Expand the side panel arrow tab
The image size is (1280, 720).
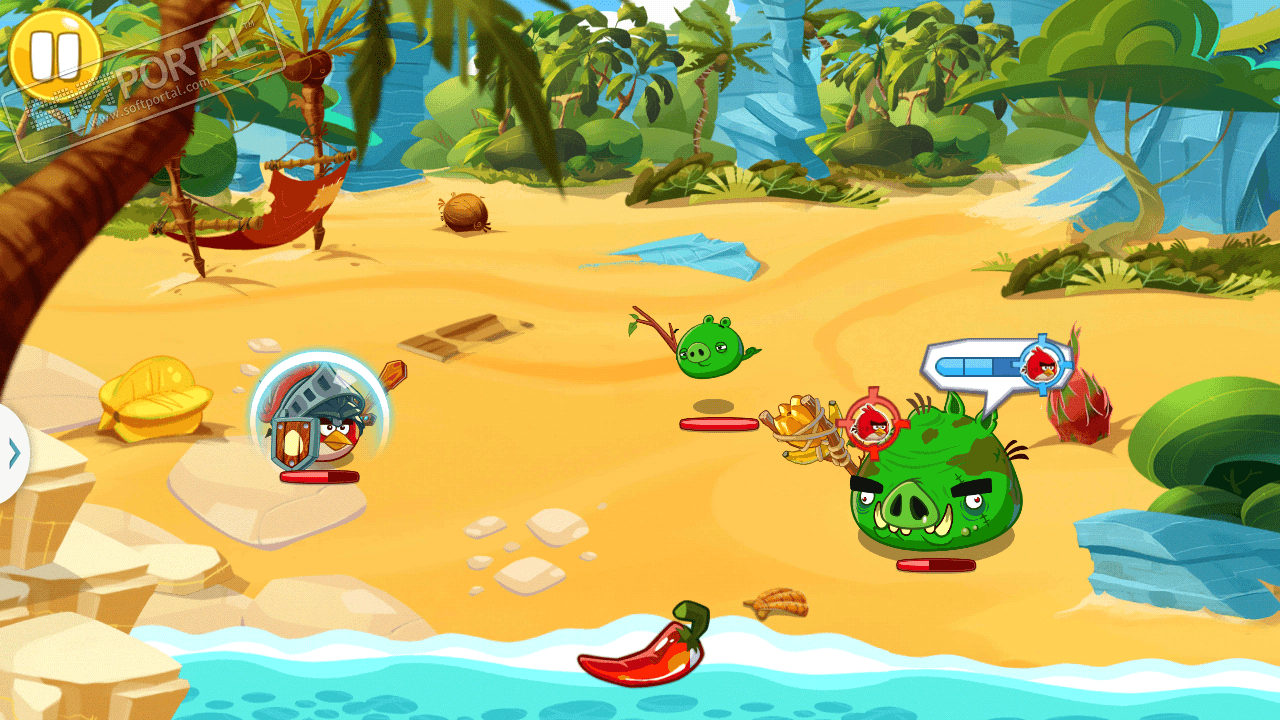tap(13, 454)
